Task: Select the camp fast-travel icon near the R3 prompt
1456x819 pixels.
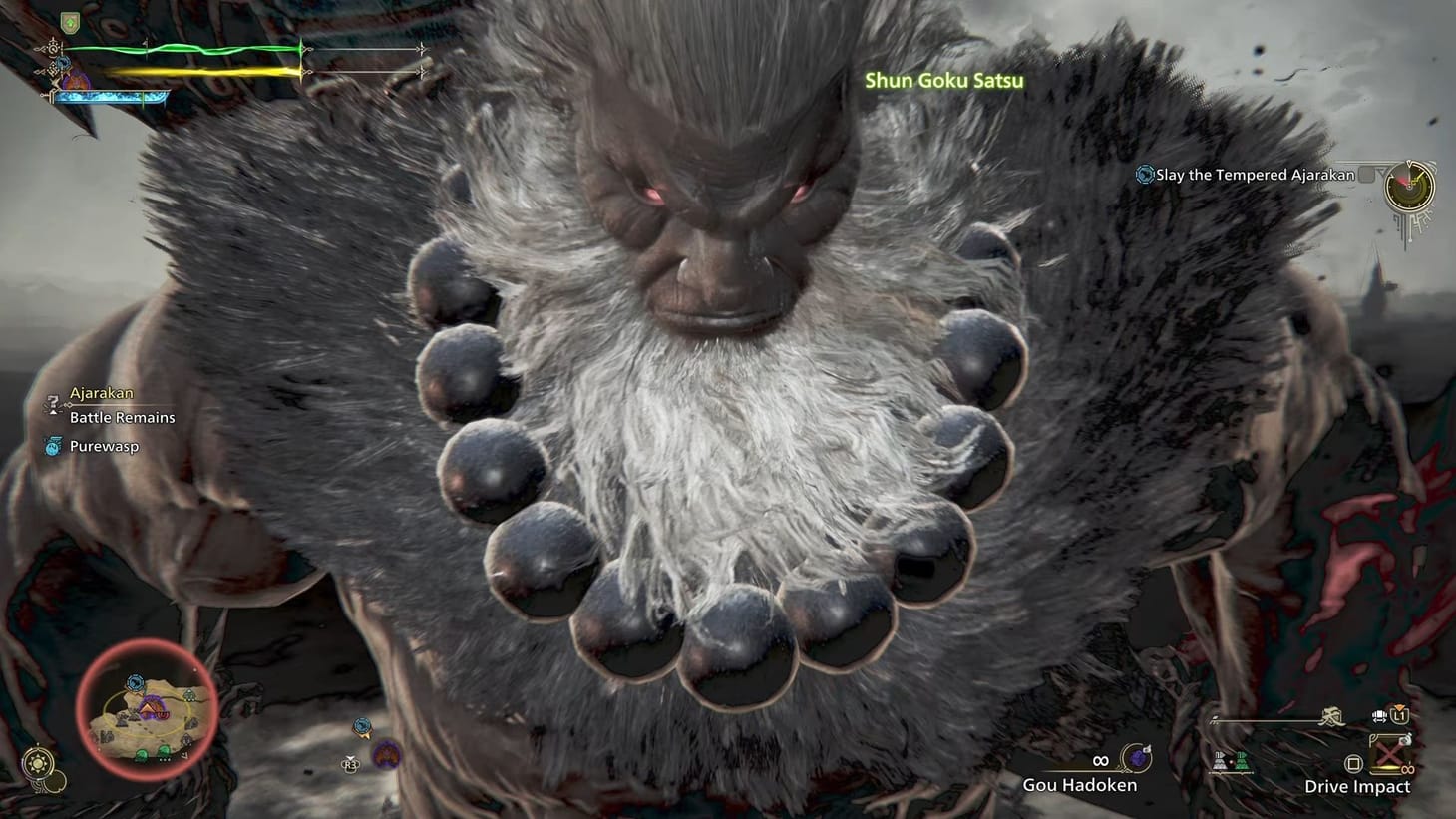Action: (361, 726)
